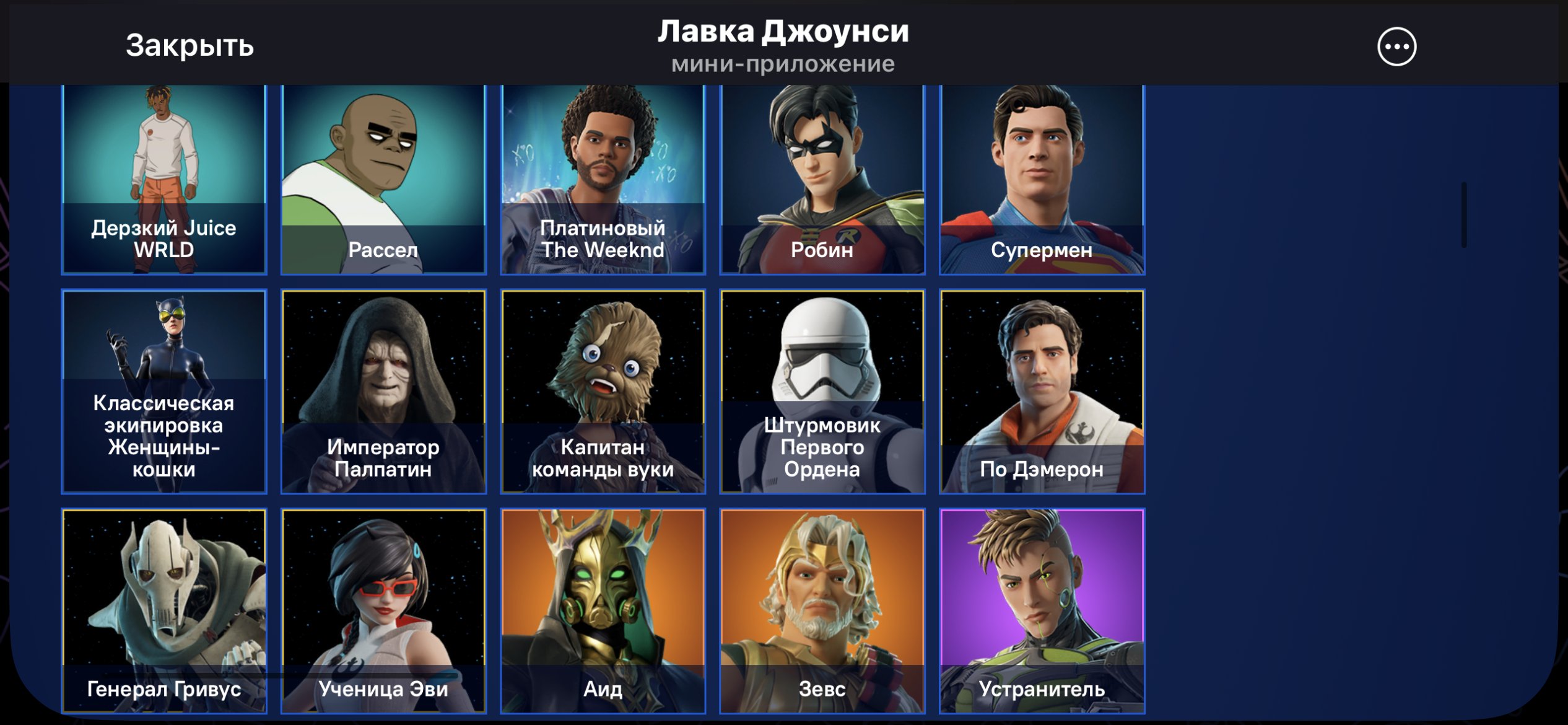The image size is (1568, 725).
Task: View the Платиновый The Weeknd skin
Action: tap(604, 180)
